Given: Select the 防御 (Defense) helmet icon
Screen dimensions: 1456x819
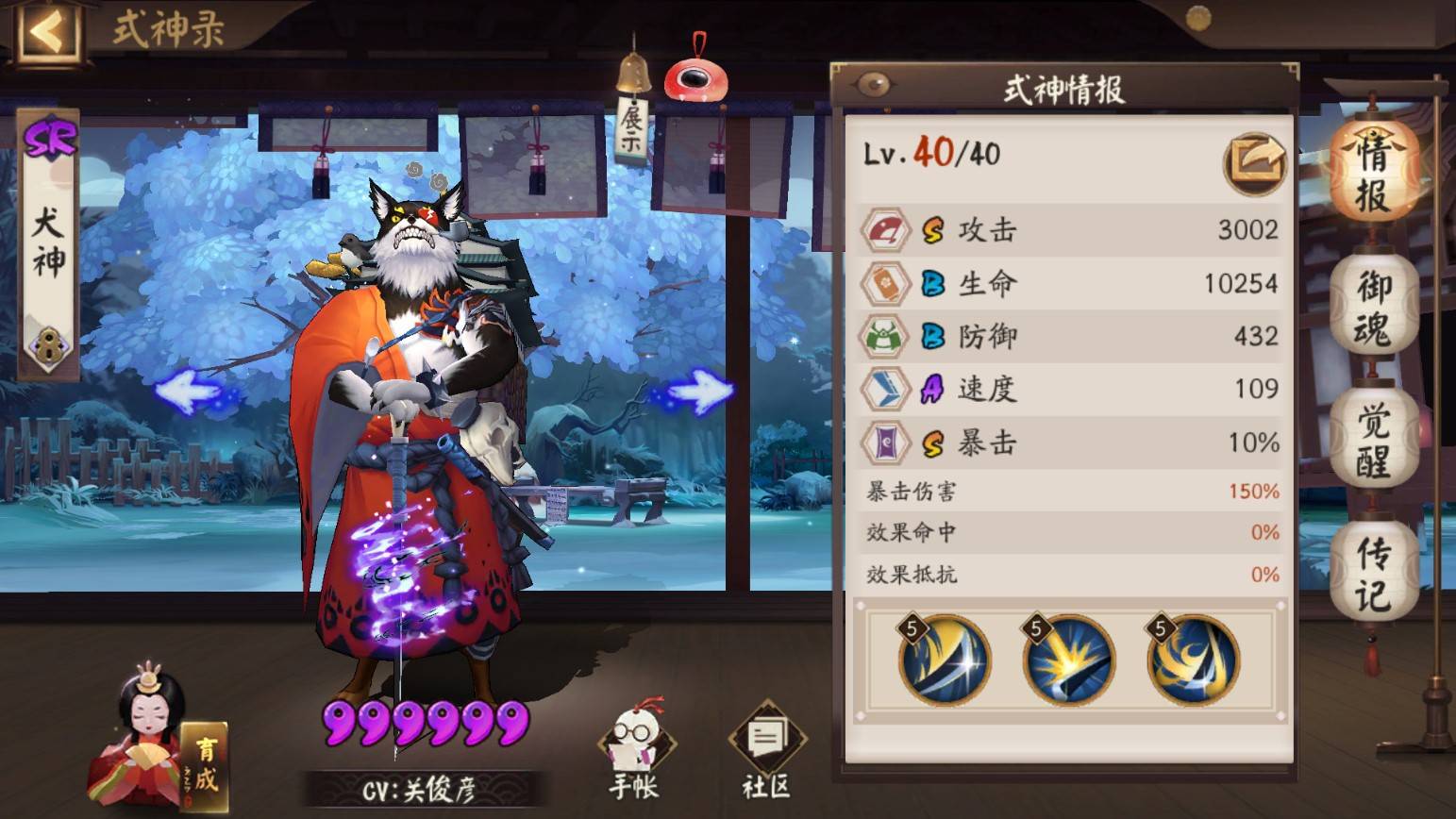Looking at the screenshot, I should [x=885, y=336].
